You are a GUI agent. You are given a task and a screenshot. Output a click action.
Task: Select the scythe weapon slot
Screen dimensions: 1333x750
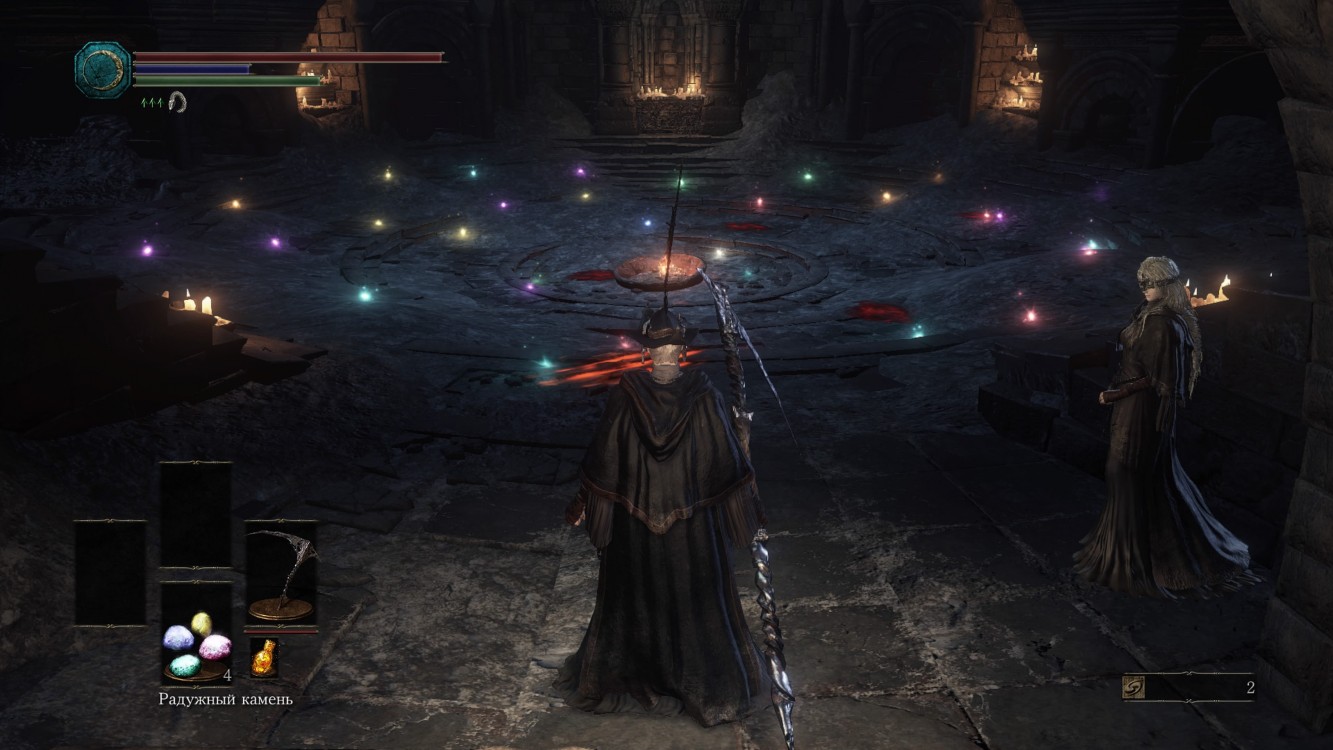click(x=281, y=575)
